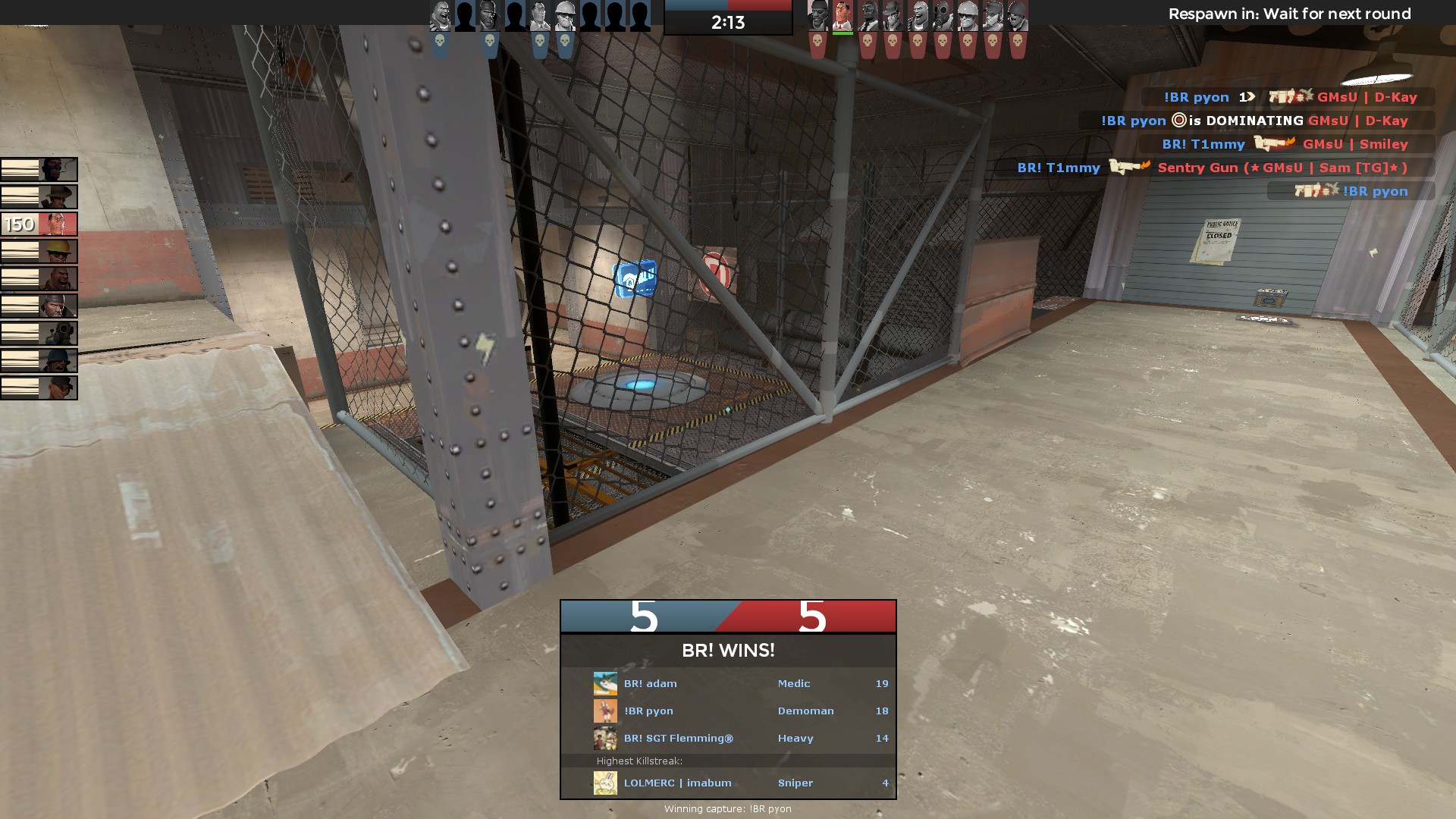
Task: Click the Sentry Gun destruction kill feed entry
Action: coord(1225,168)
